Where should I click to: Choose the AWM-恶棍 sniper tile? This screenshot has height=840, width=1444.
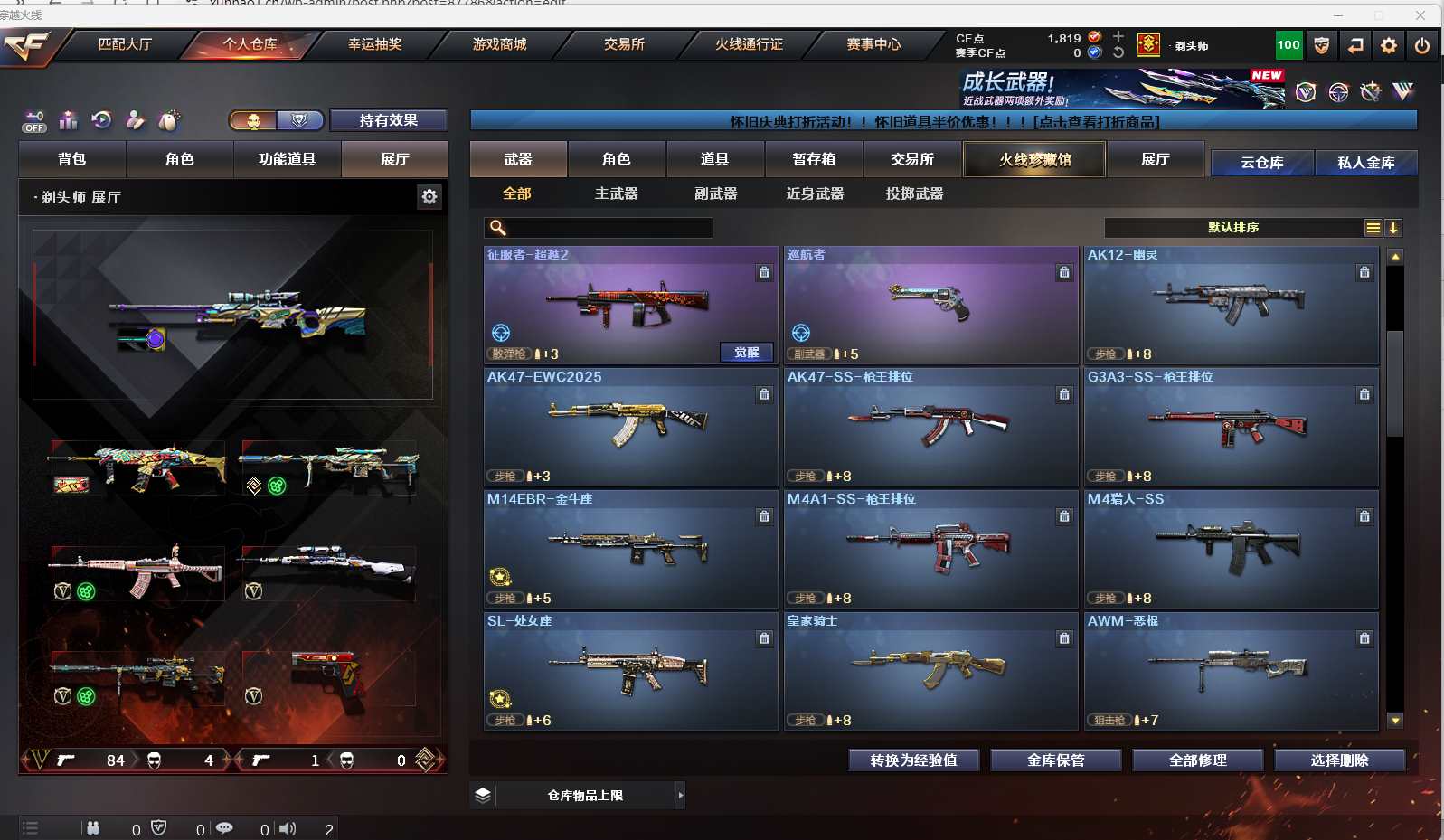1231,670
